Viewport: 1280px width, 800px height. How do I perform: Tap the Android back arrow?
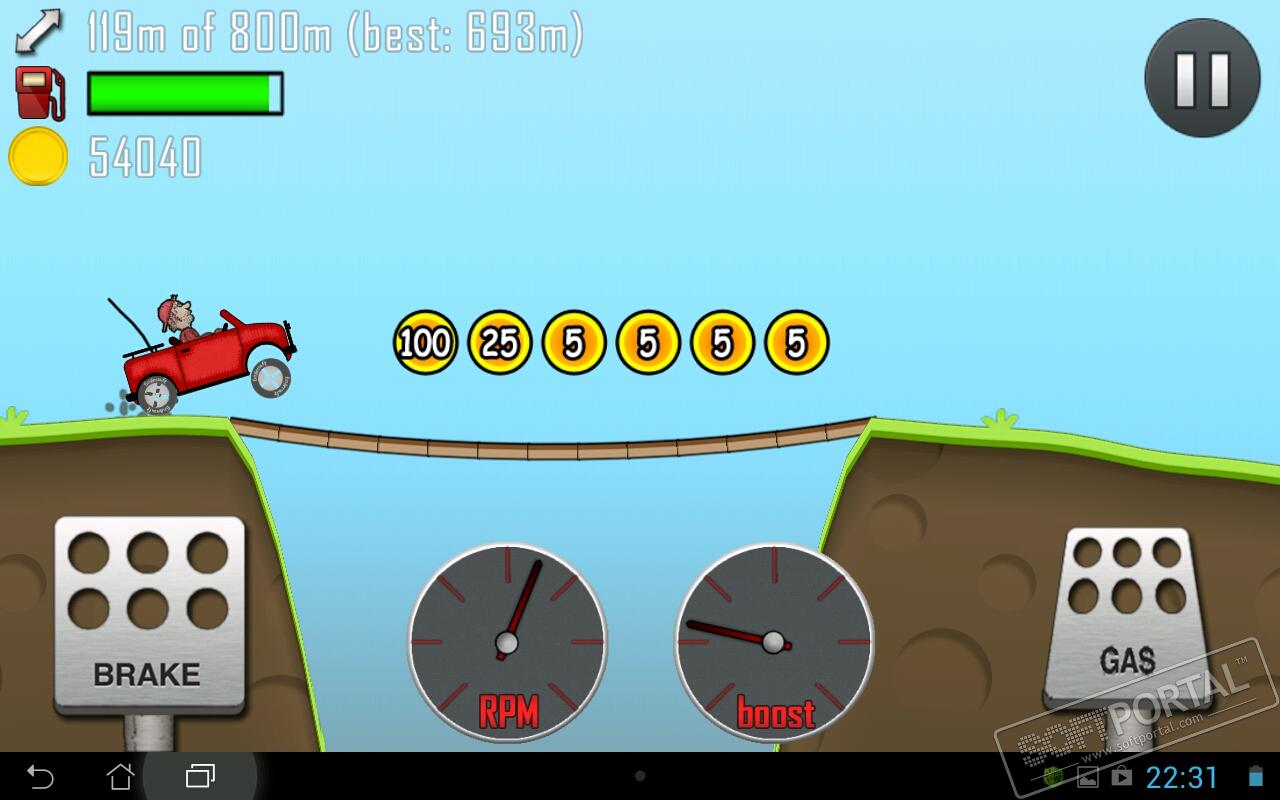[x=40, y=776]
